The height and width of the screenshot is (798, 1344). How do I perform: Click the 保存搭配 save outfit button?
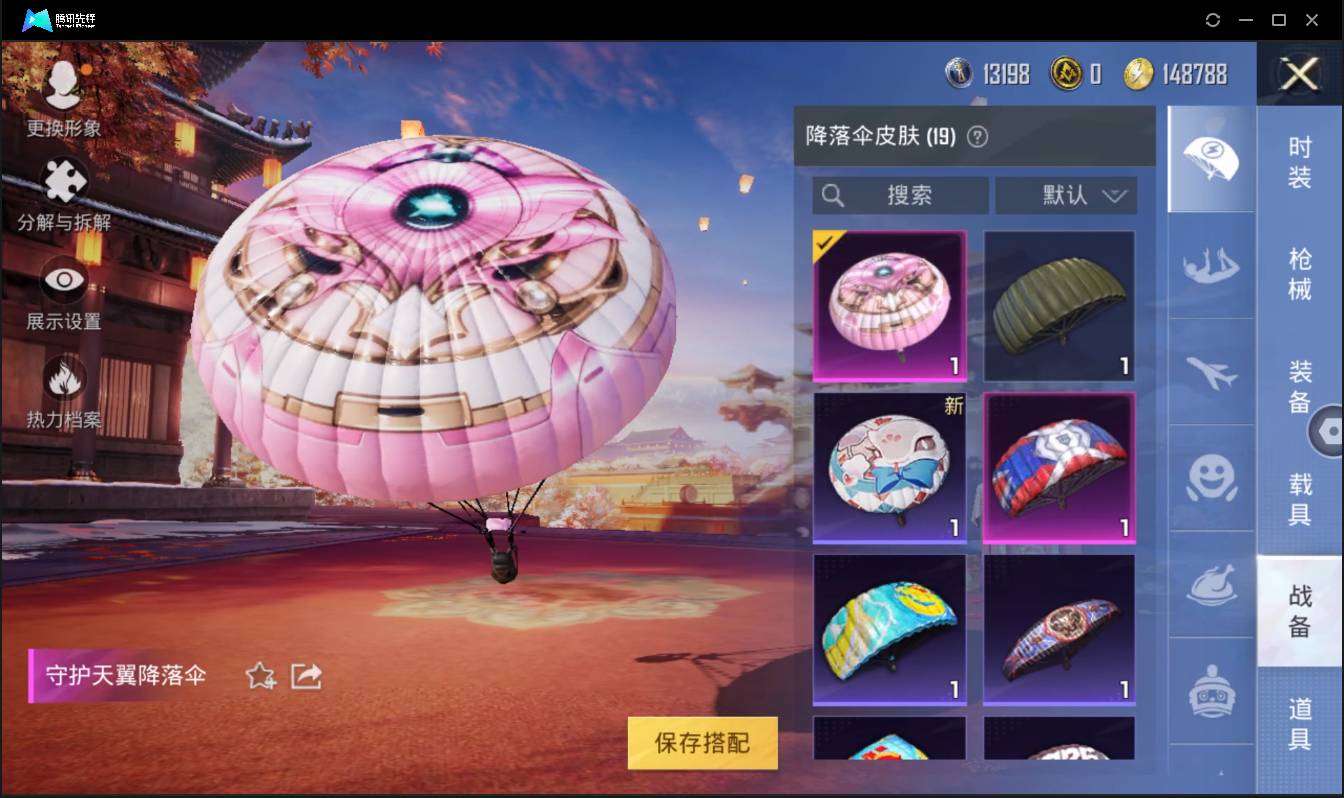pyautogui.click(x=702, y=743)
